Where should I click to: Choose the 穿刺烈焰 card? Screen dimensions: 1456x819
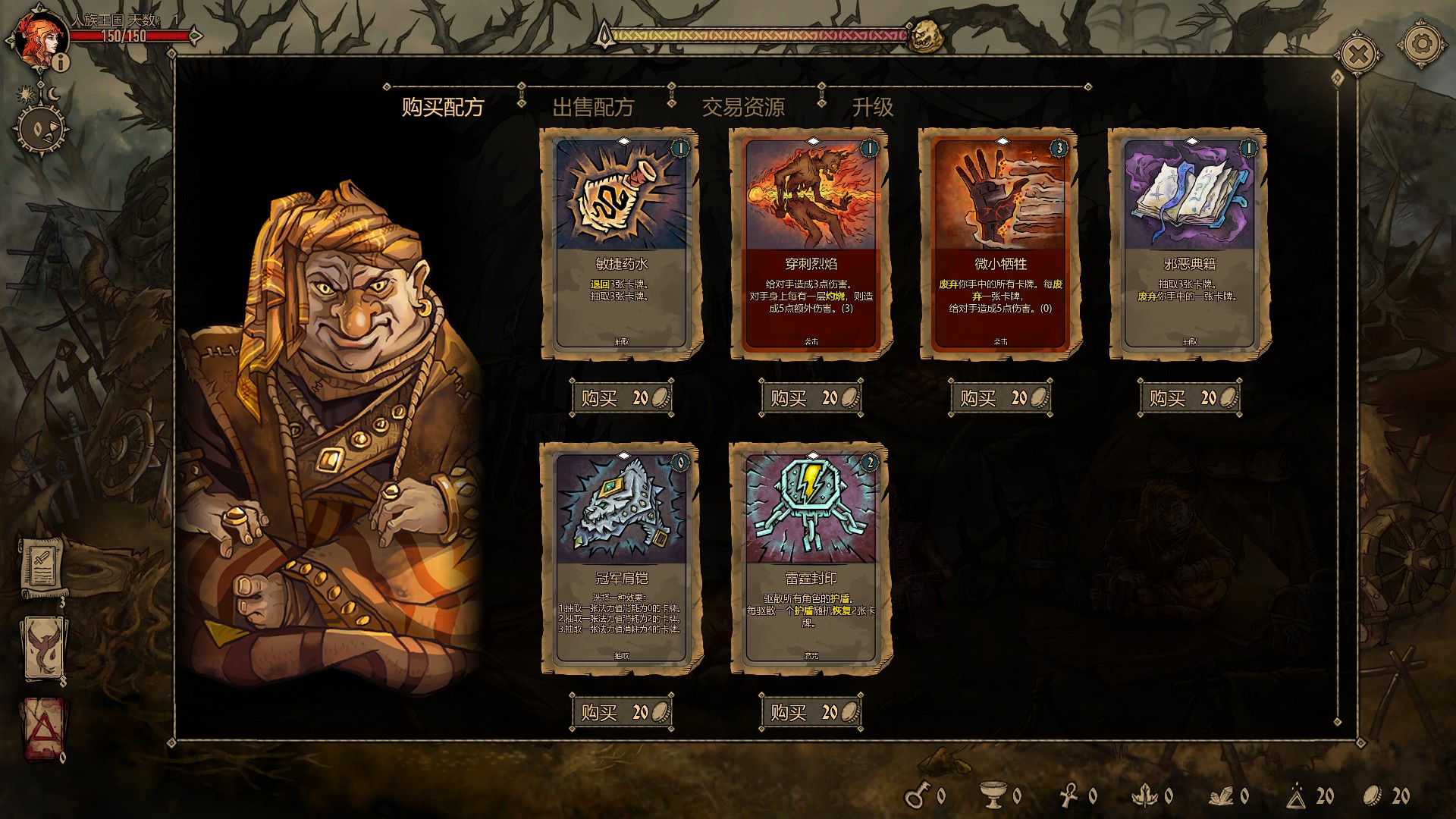point(811,243)
